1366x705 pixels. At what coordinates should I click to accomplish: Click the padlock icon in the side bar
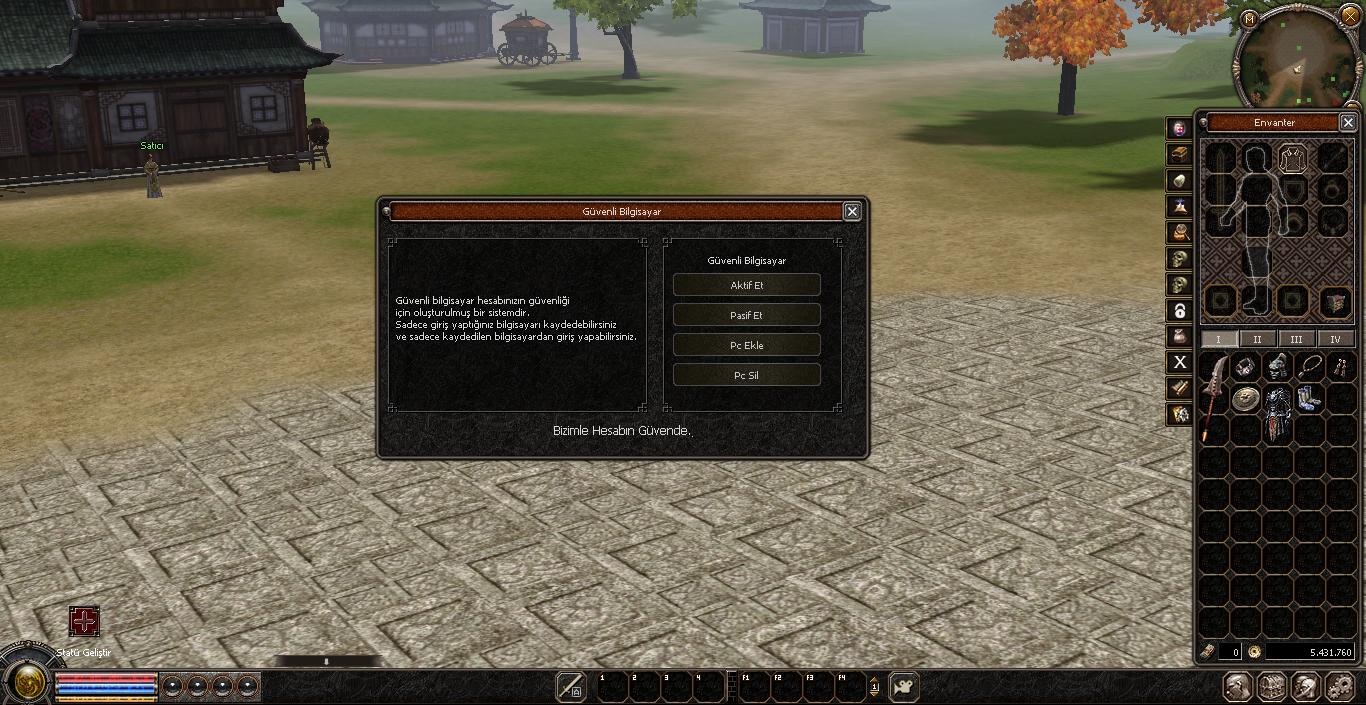(1181, 310)
